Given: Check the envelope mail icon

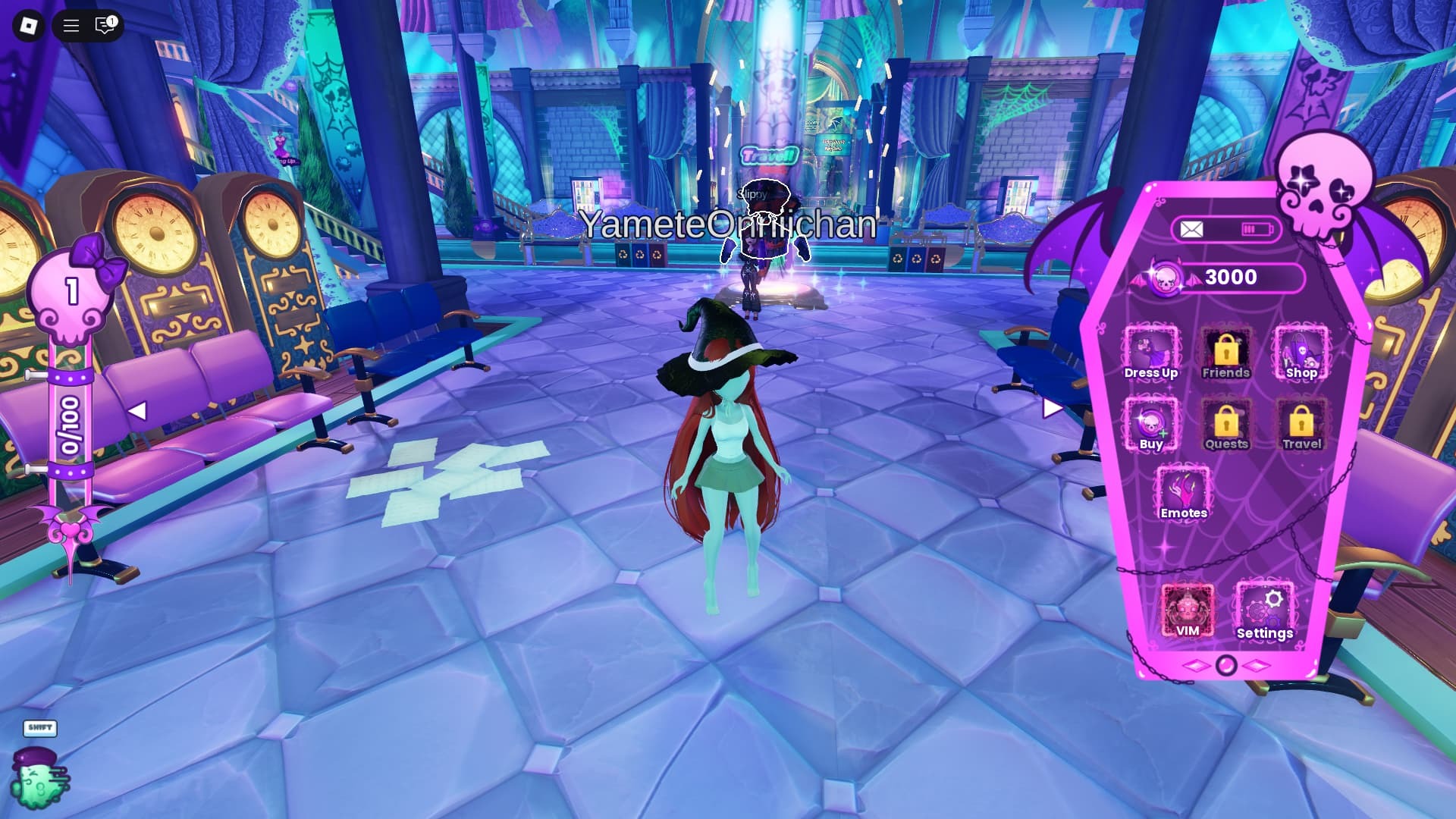Looking at the screenshot, I should coord(1191,230).
